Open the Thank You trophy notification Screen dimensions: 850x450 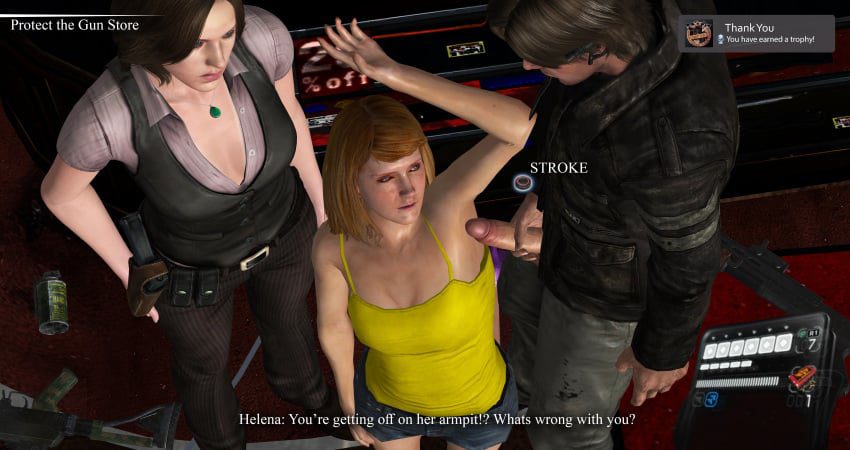coord(756,33)
